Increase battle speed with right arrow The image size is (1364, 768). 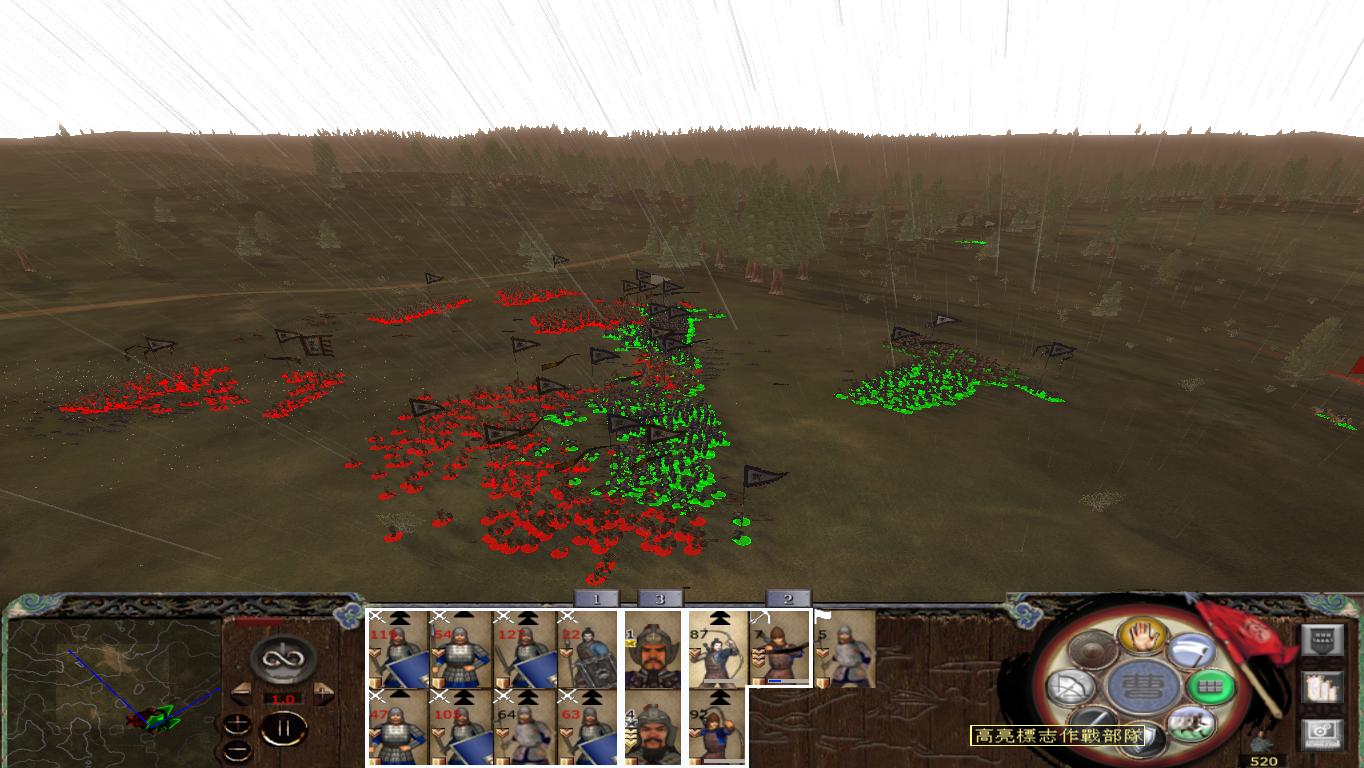[321, 693]
